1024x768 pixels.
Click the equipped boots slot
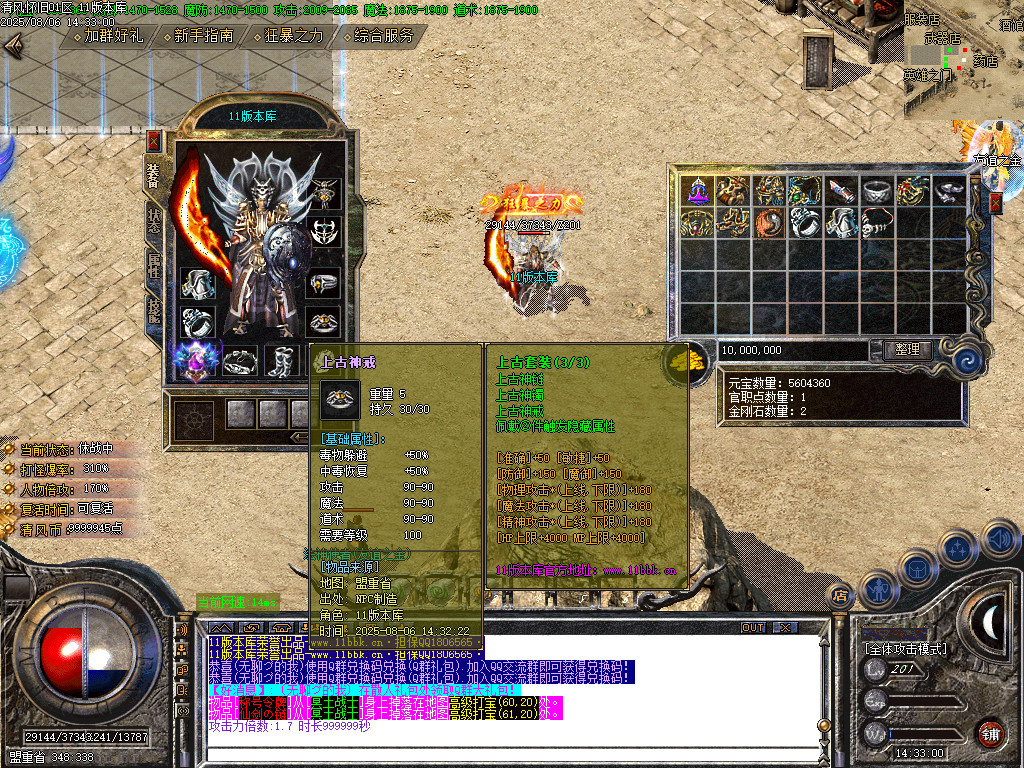click(279, 360)
